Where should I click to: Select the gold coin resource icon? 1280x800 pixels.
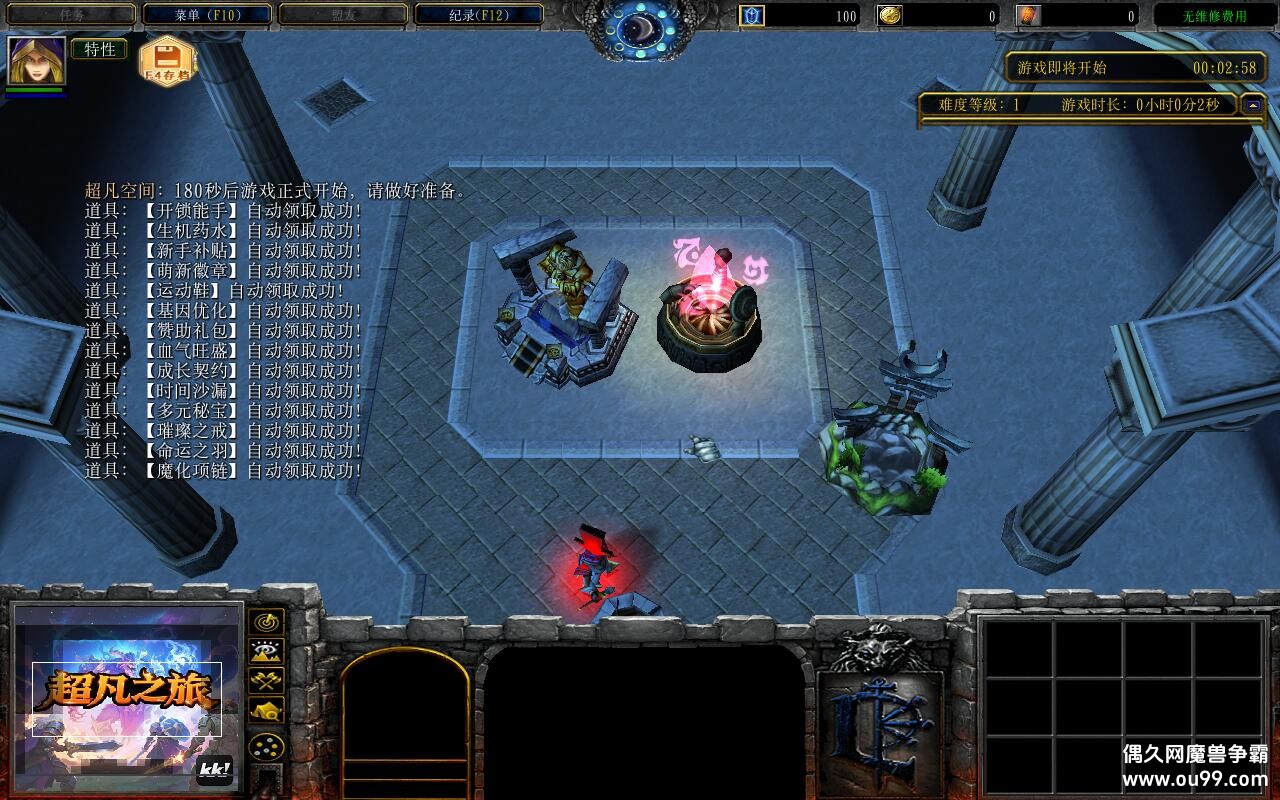click(890, 15)
